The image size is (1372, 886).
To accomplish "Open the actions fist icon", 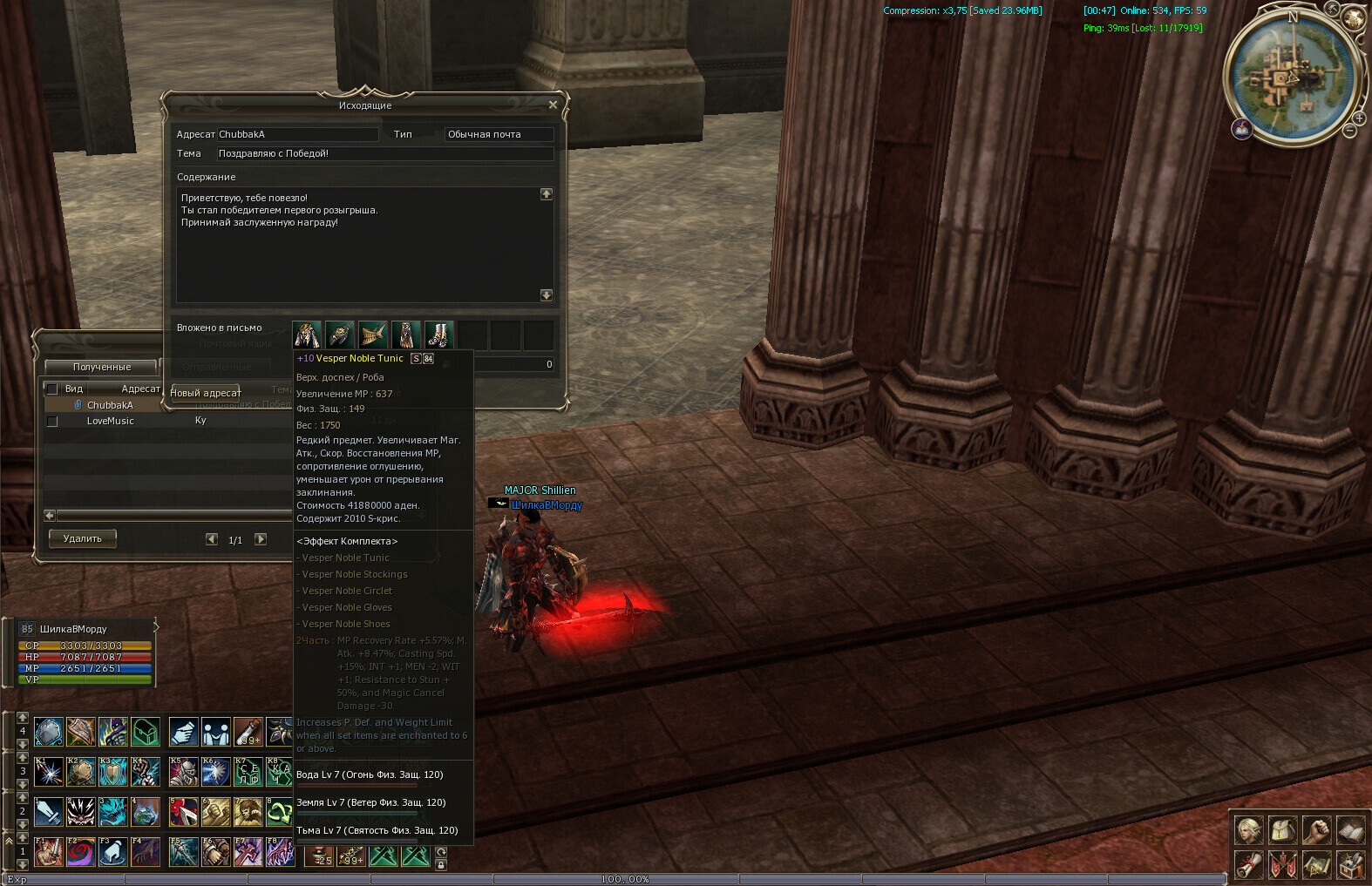I will 1316,830.
